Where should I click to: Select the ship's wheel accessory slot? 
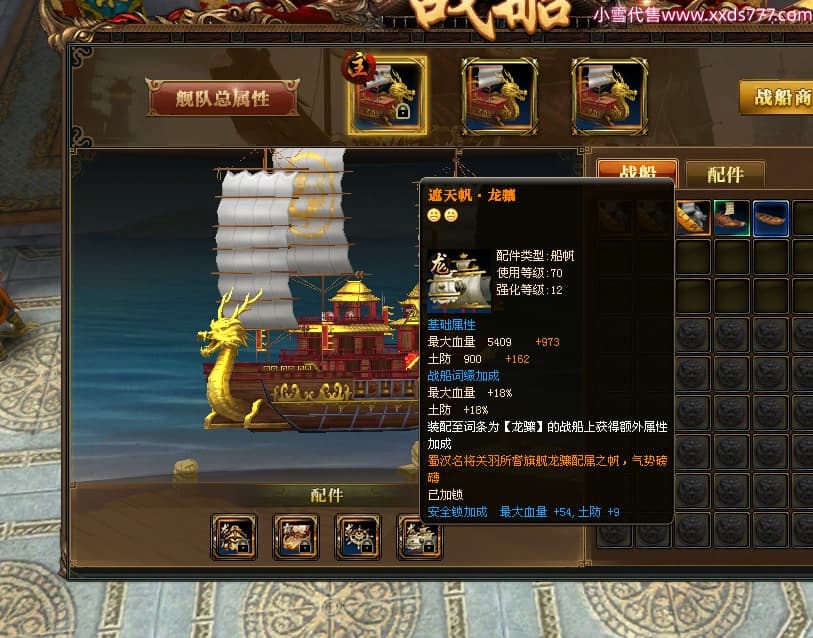(358, 538)
